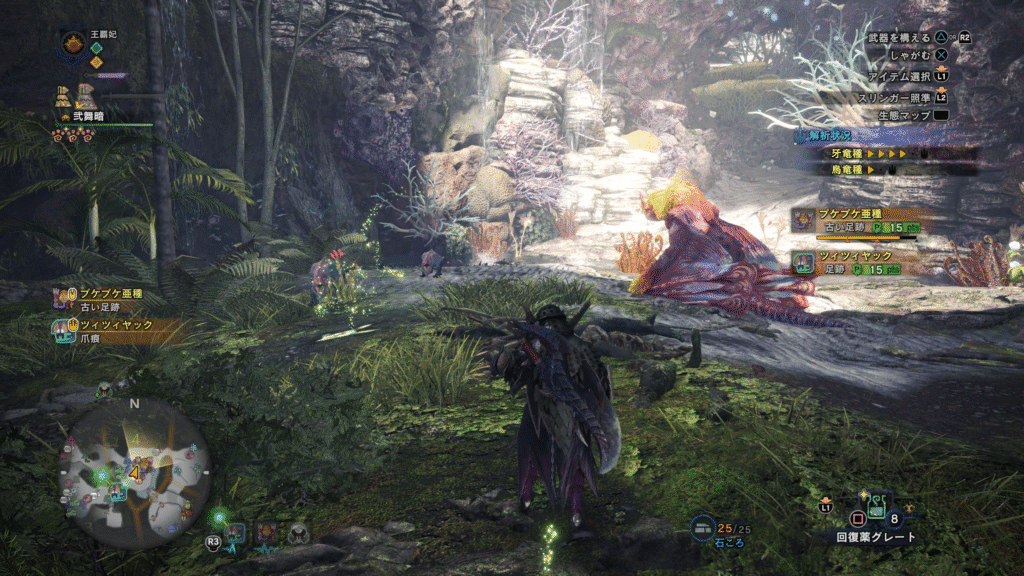1024x576 pixels.
Task: Click the grey hooded monster icon beside minimap
Action: pyautogui.click(x=299, y=534)
